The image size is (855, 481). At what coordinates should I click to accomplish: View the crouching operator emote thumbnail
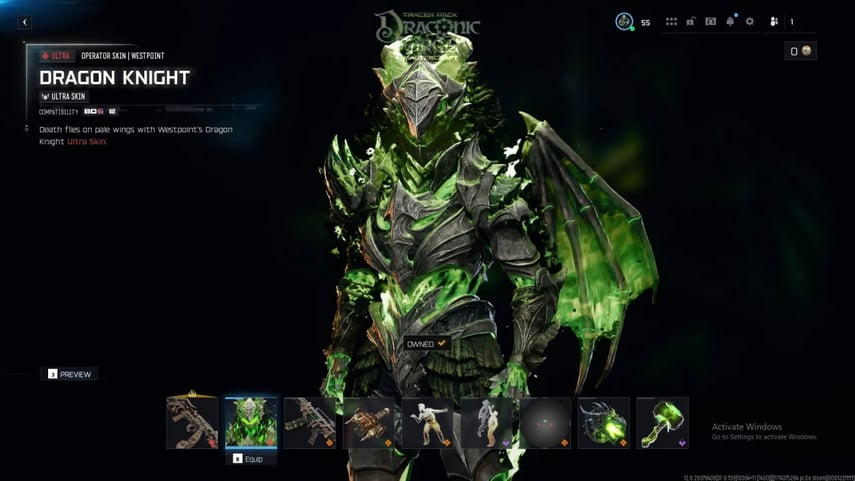428,422
